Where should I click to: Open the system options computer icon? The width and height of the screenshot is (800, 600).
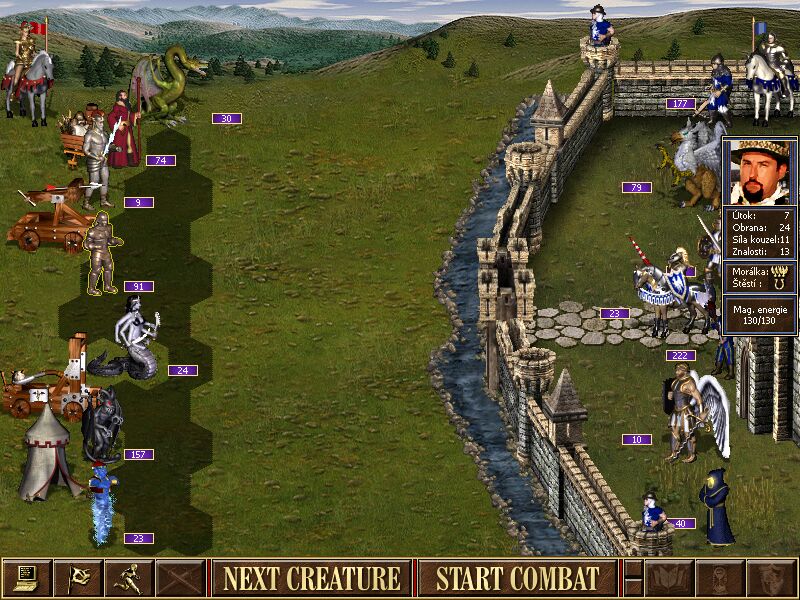[x=27, y=578]
